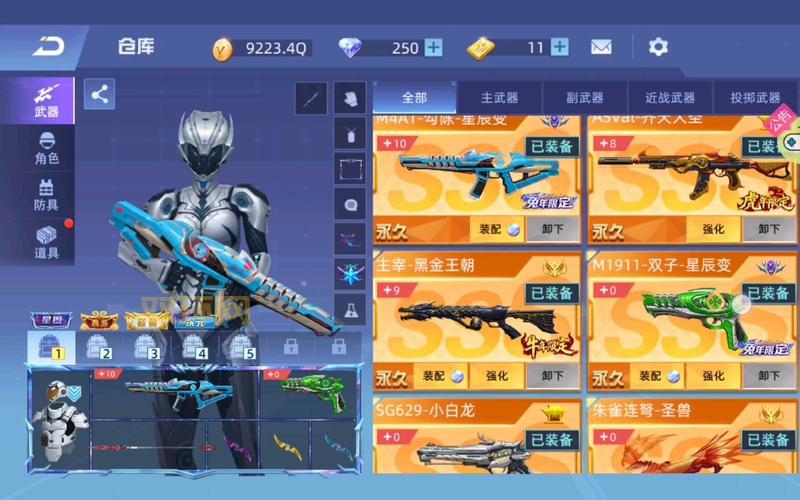Image resolution: width=800 pixels, height=500 pixels.
Task: Go back using the top-left arrow
Action: (x=48, y=46)
